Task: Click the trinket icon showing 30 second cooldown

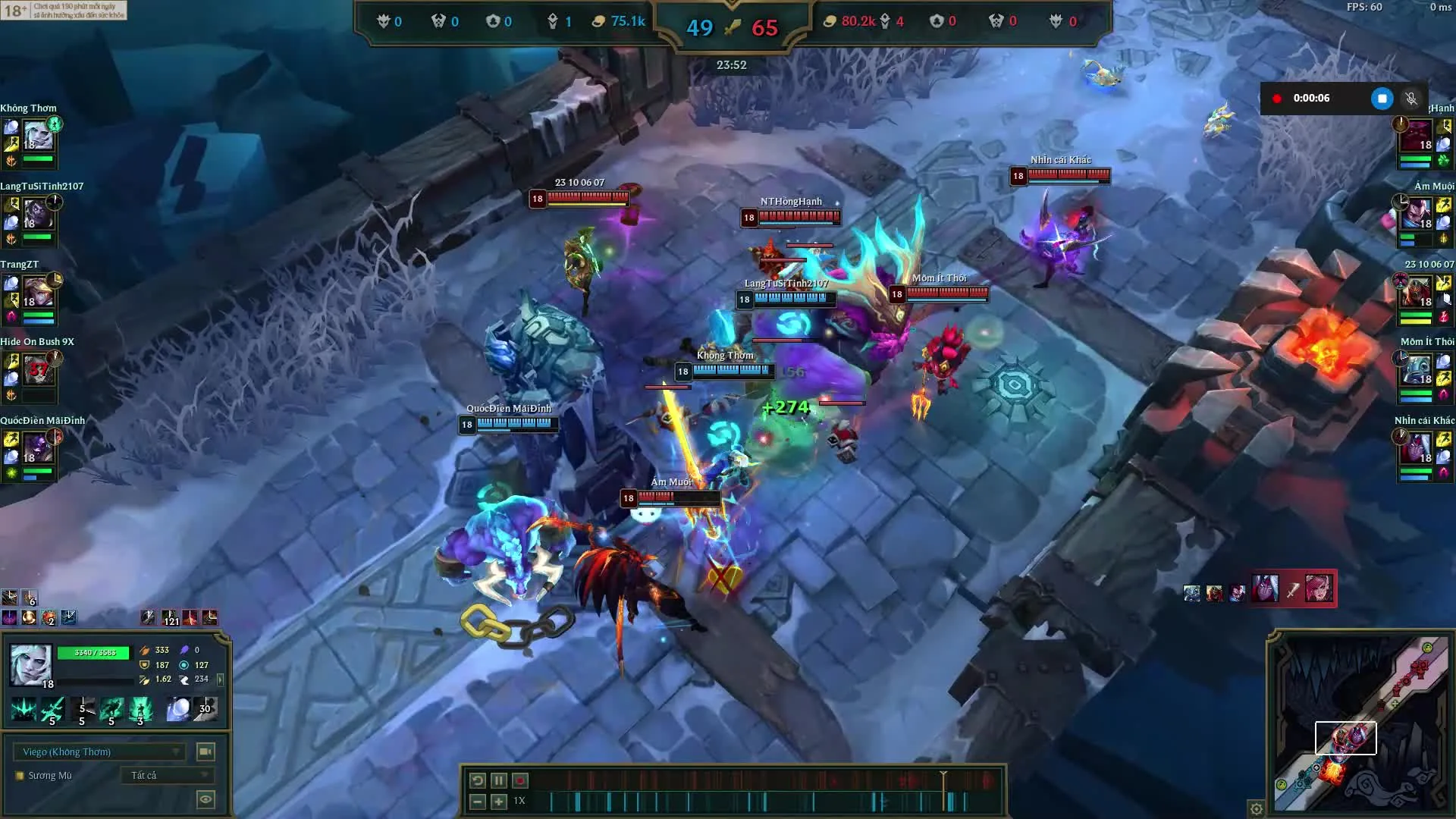Action: [206, 709]
